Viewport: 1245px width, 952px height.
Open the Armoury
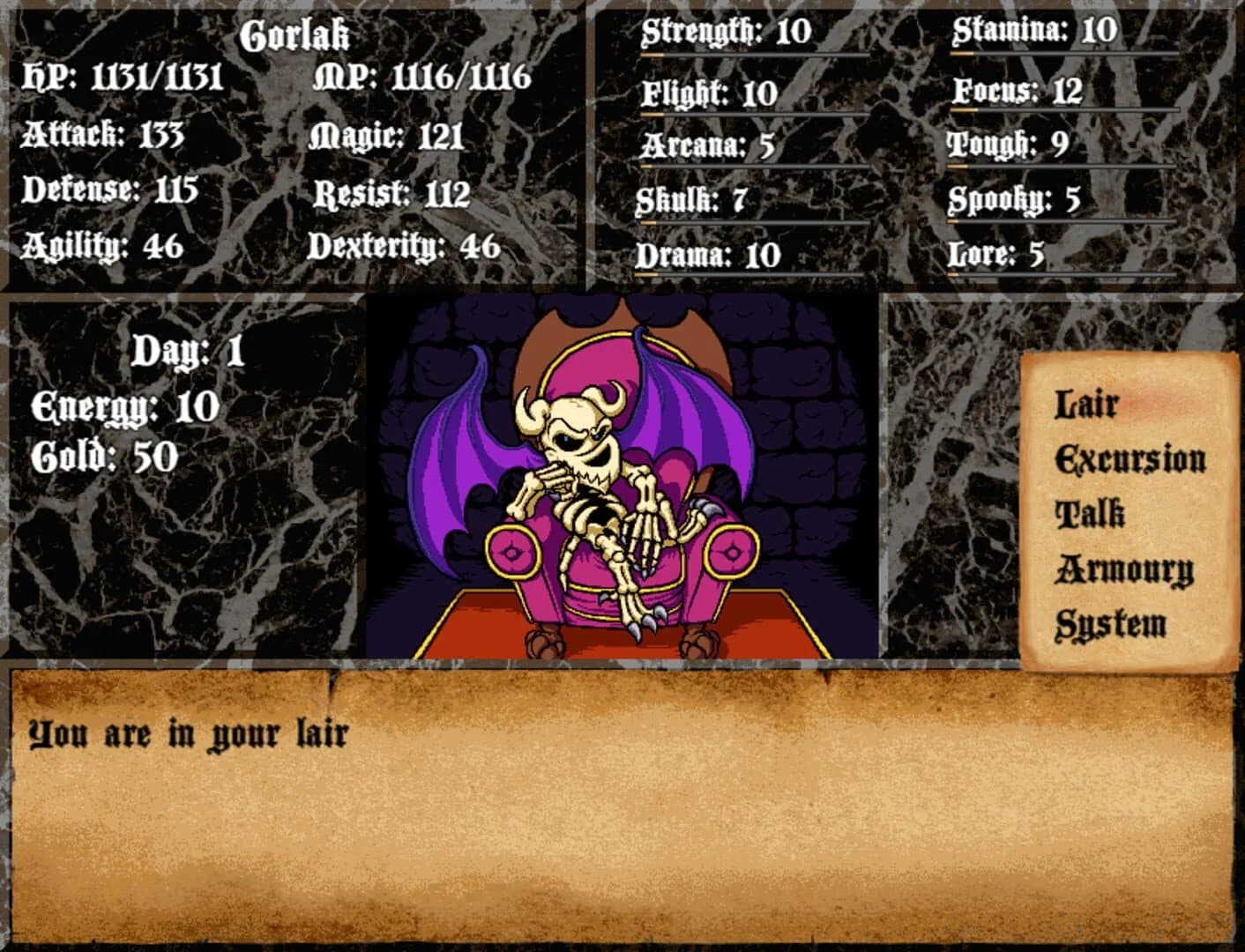pyautogui.click(x=1122, y=569)
